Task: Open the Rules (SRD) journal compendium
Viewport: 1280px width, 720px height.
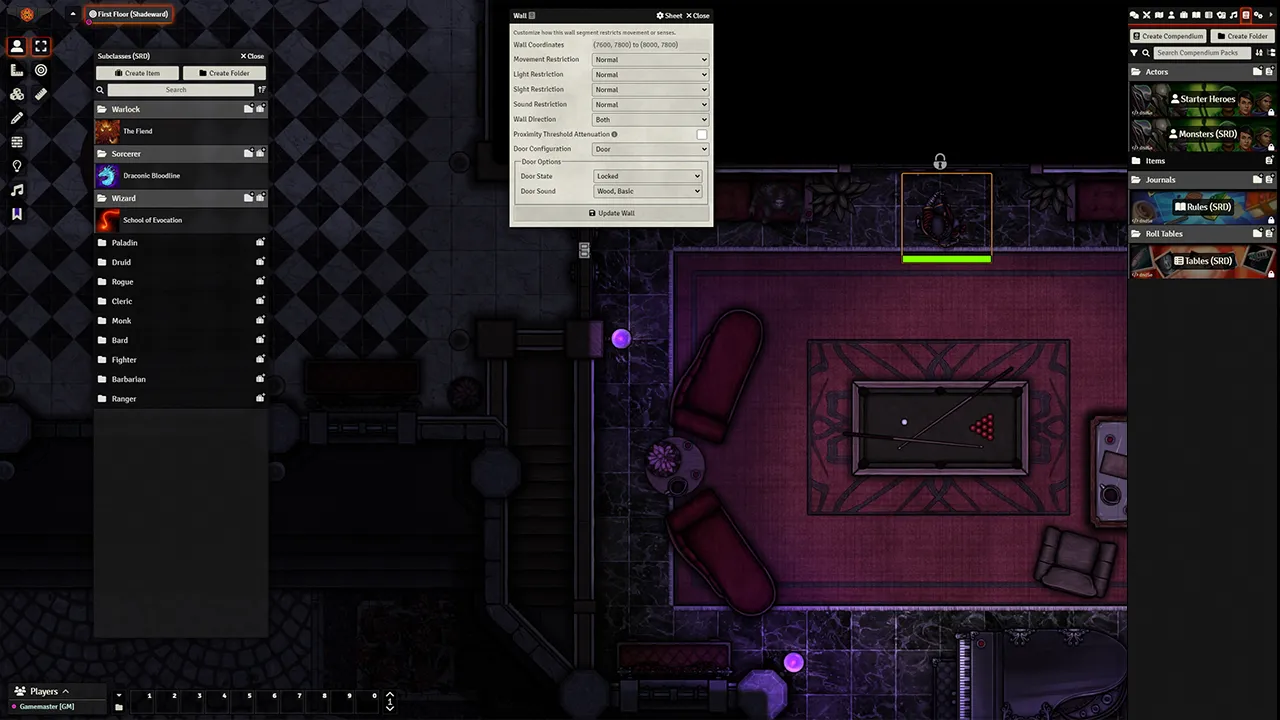Action: (x=1201, y=207)
